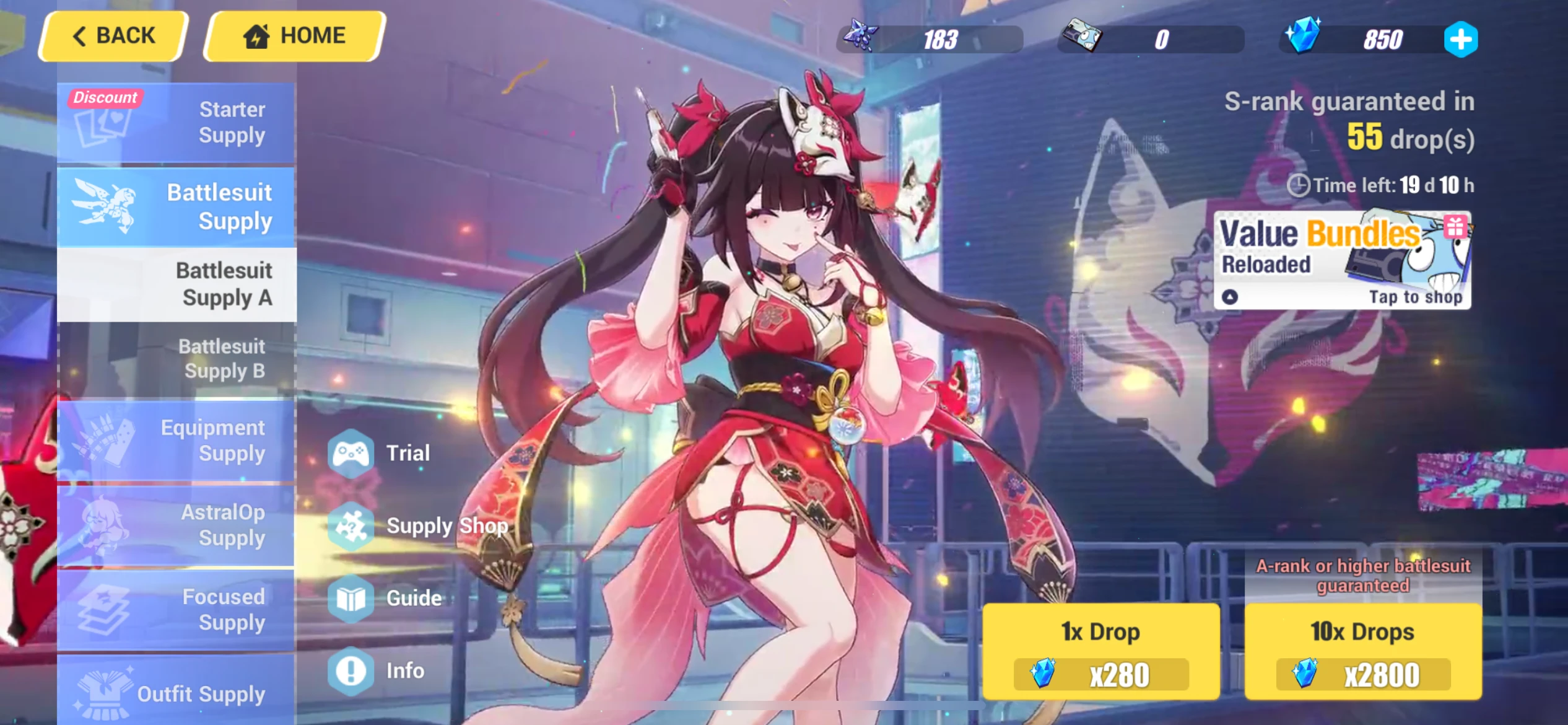Open the Supply Shop puzzle icon
Image resolution: width=1568 pixels, height=725 pixels.
click(351, 525)
